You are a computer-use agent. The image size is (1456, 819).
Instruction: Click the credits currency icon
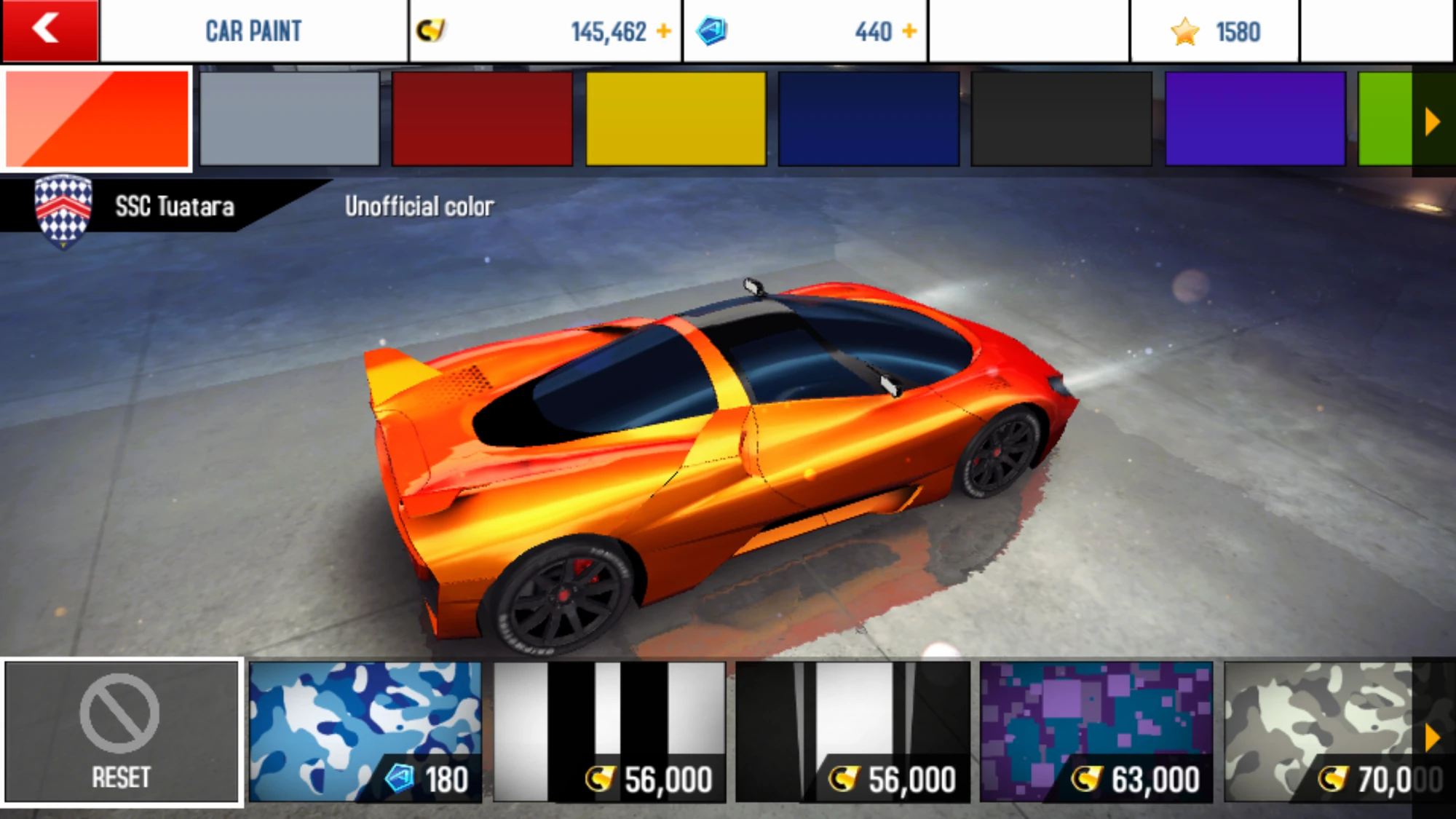tap(430, 30)
